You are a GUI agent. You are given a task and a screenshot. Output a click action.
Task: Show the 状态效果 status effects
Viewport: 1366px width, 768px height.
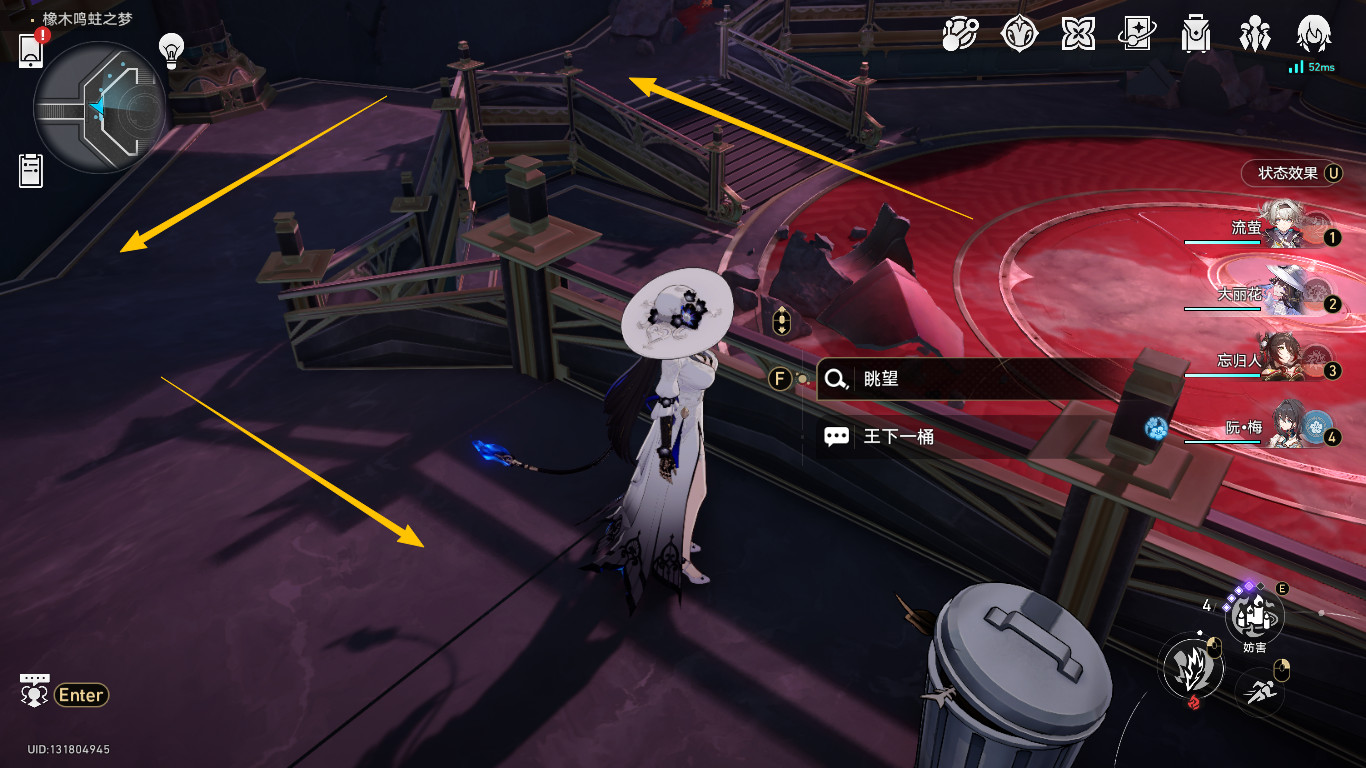pos(1291,173)
